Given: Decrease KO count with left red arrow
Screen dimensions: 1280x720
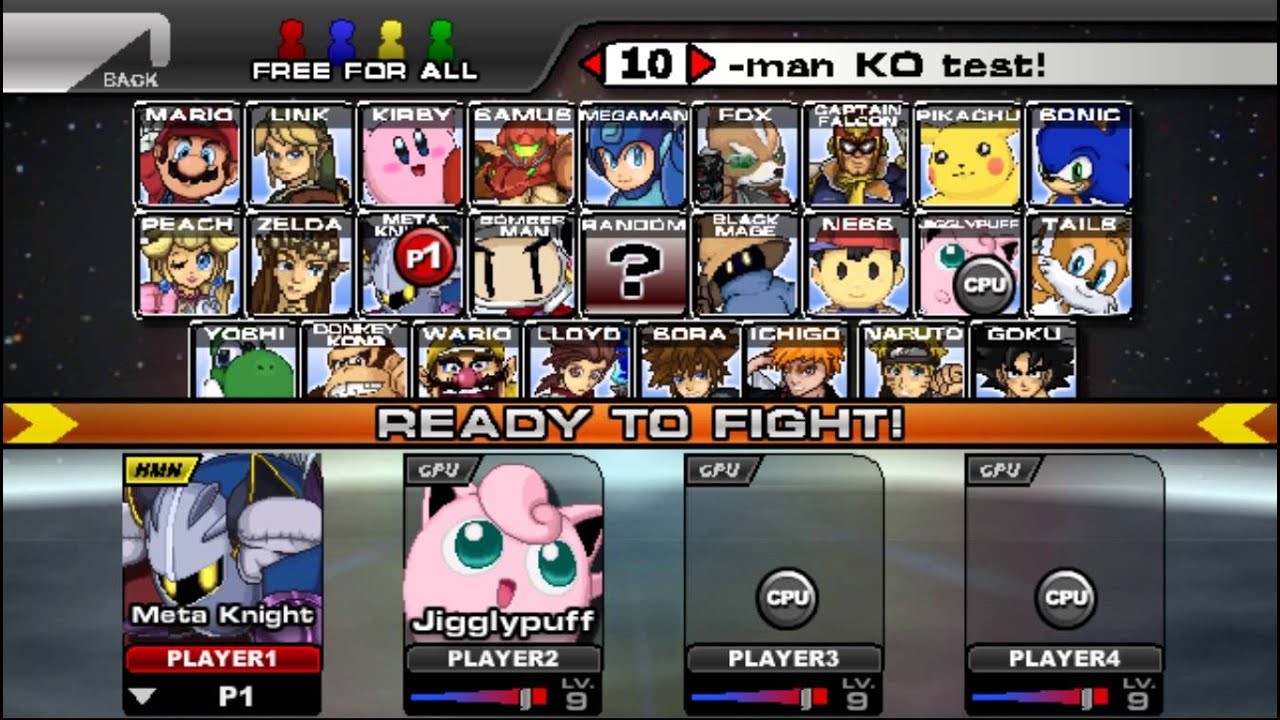Looking at the screenshot, I should [x=592, y=66].
